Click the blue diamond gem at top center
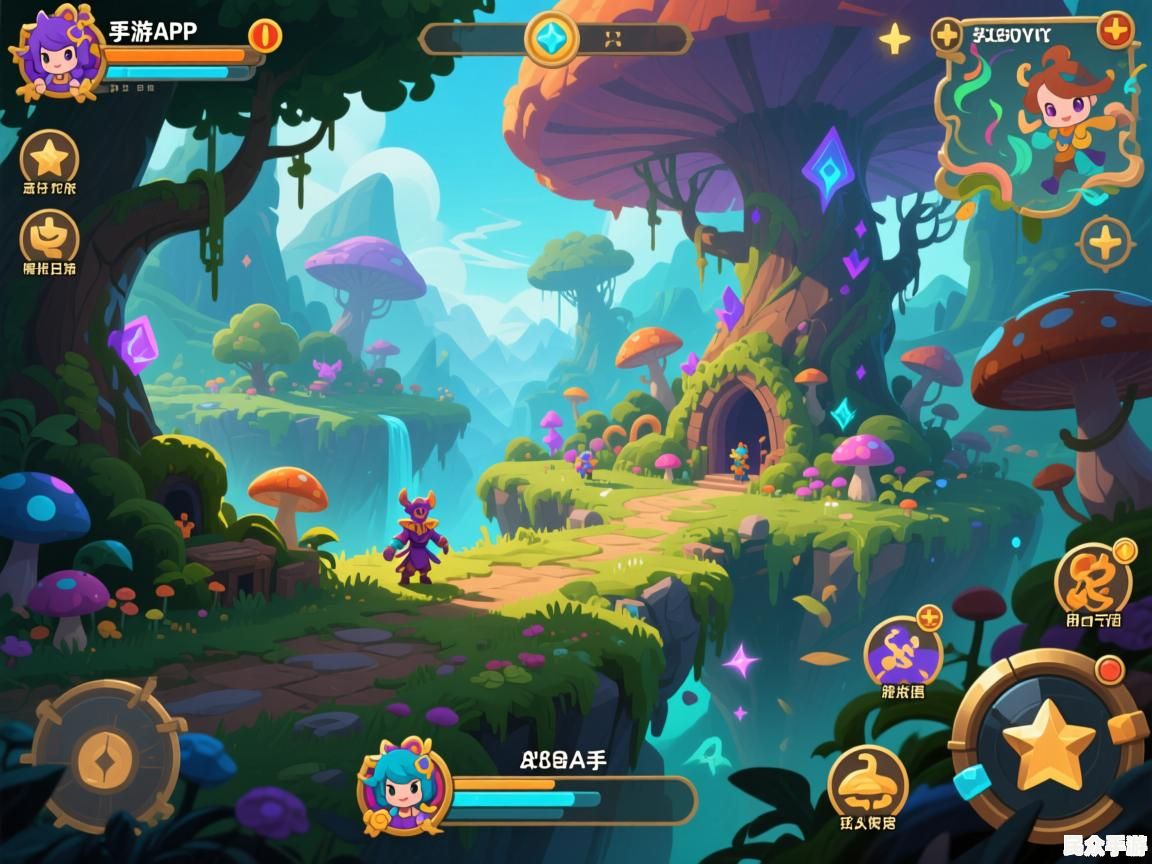Screen dimensions: 1152x864 click(x=551, y=39)
